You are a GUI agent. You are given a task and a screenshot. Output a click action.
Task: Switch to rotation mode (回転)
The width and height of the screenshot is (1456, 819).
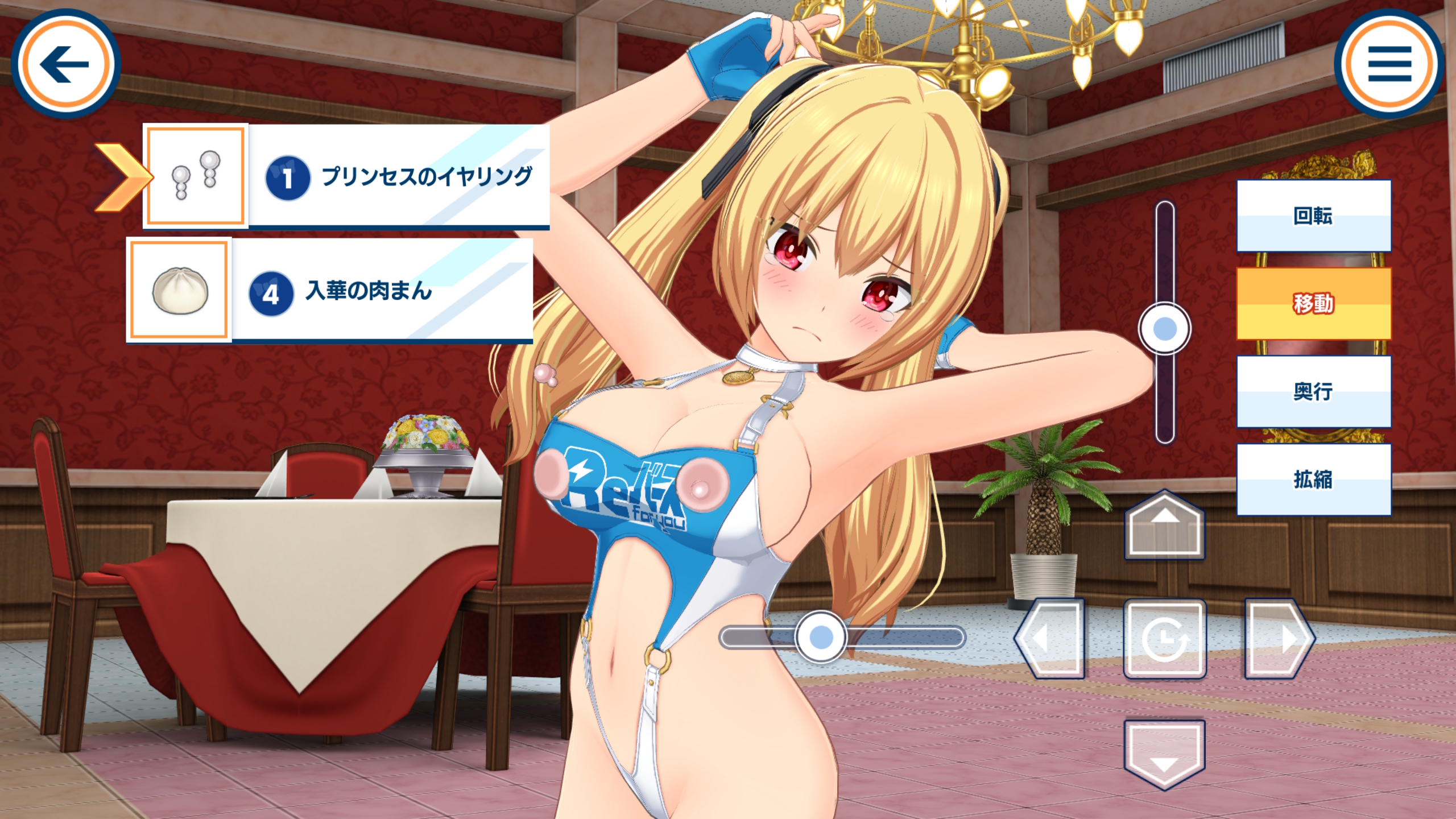click(1313, 216)
